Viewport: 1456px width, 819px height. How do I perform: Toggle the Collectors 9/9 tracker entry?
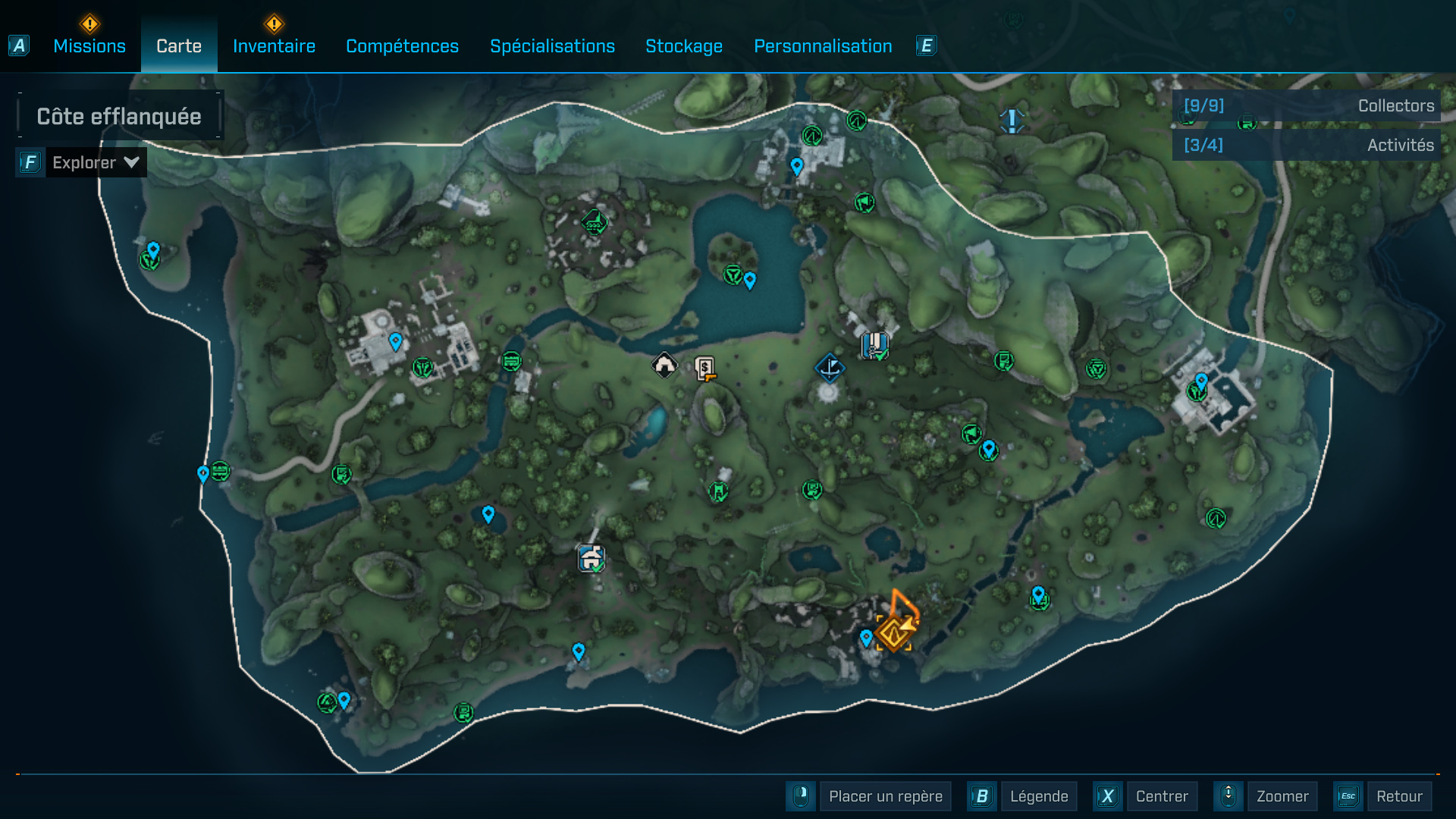(1303, 106)
